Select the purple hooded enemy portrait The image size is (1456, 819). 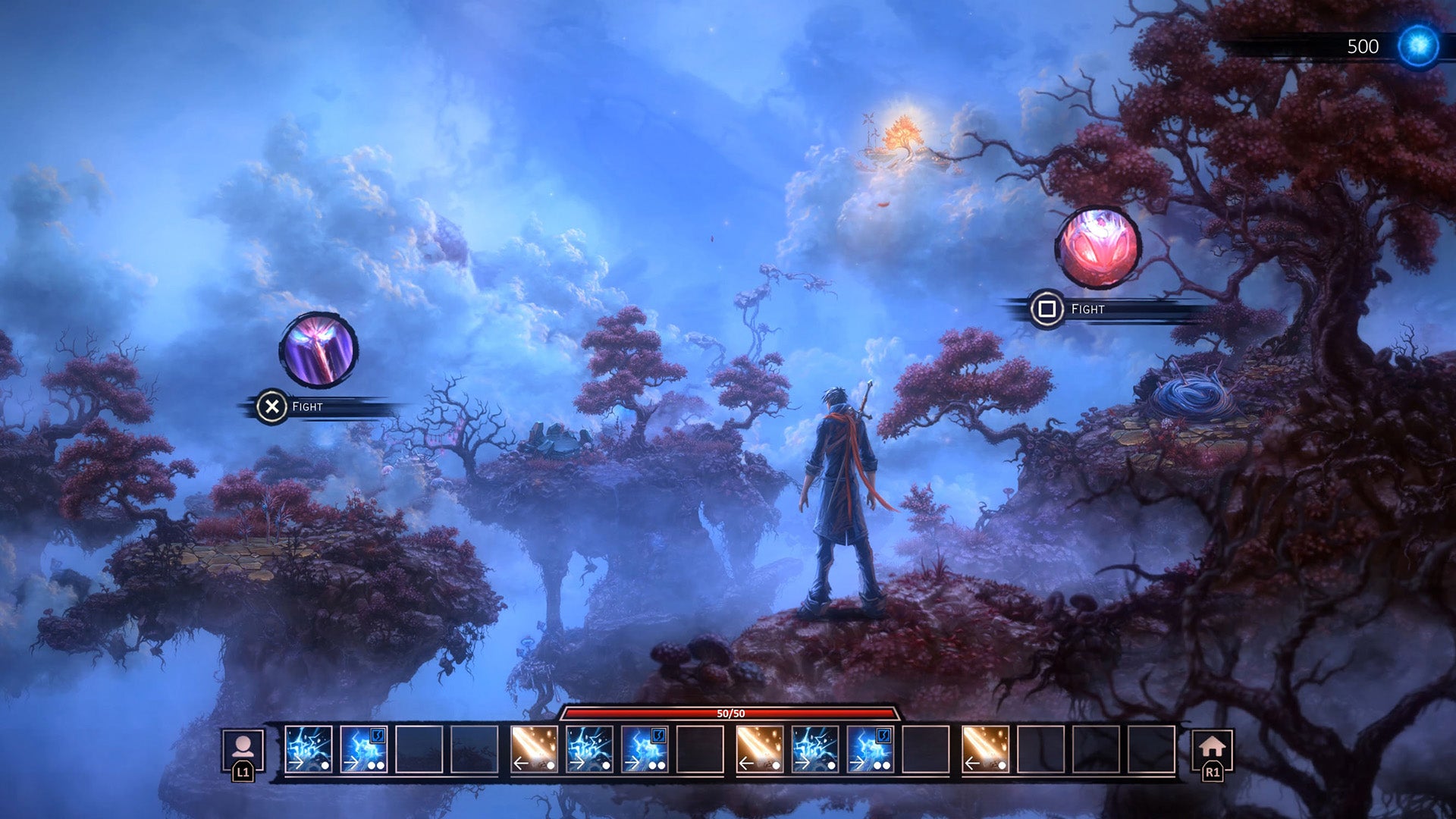pos(318,350)
